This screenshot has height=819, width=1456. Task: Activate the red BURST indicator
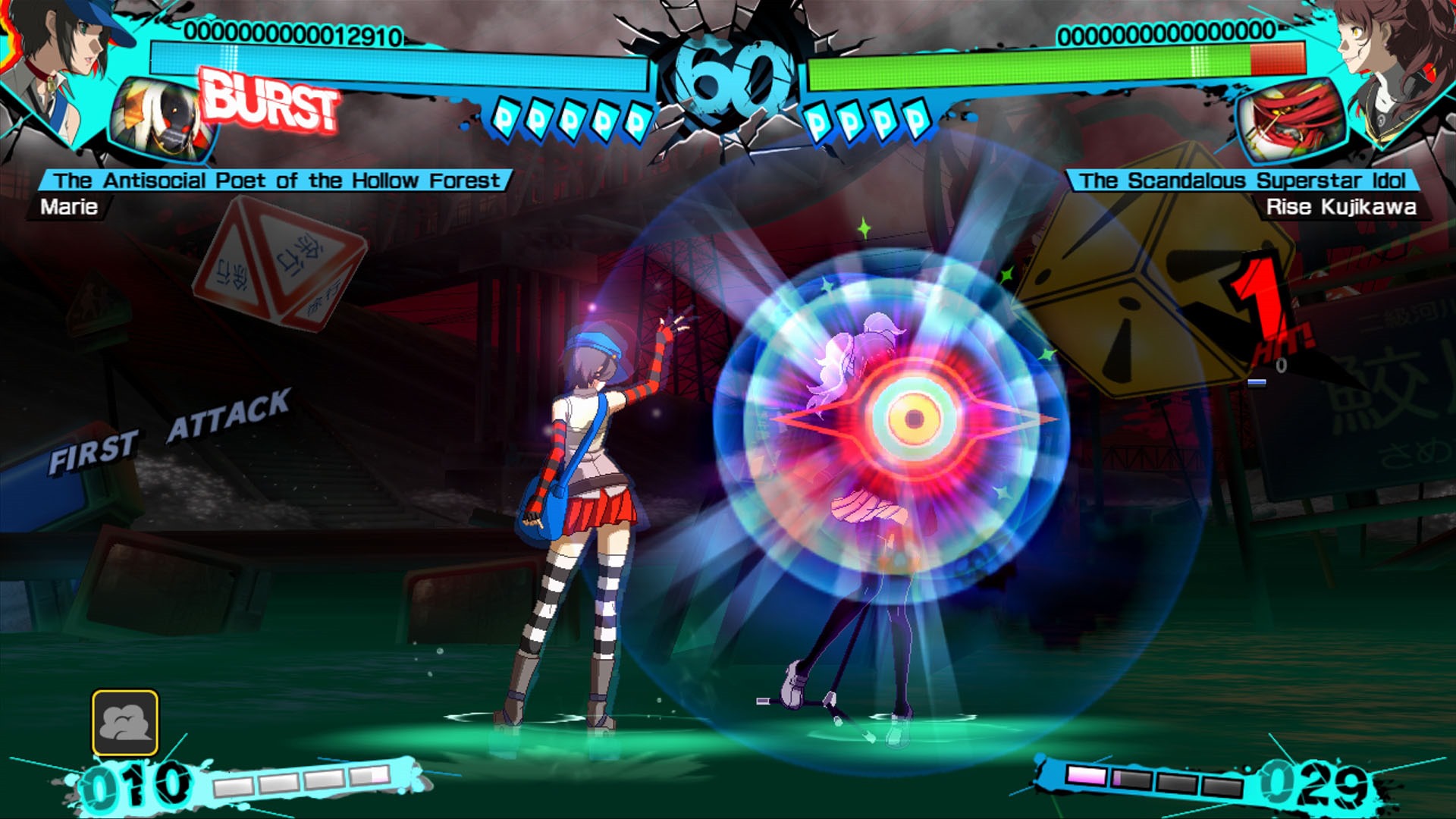coord(269,101)
